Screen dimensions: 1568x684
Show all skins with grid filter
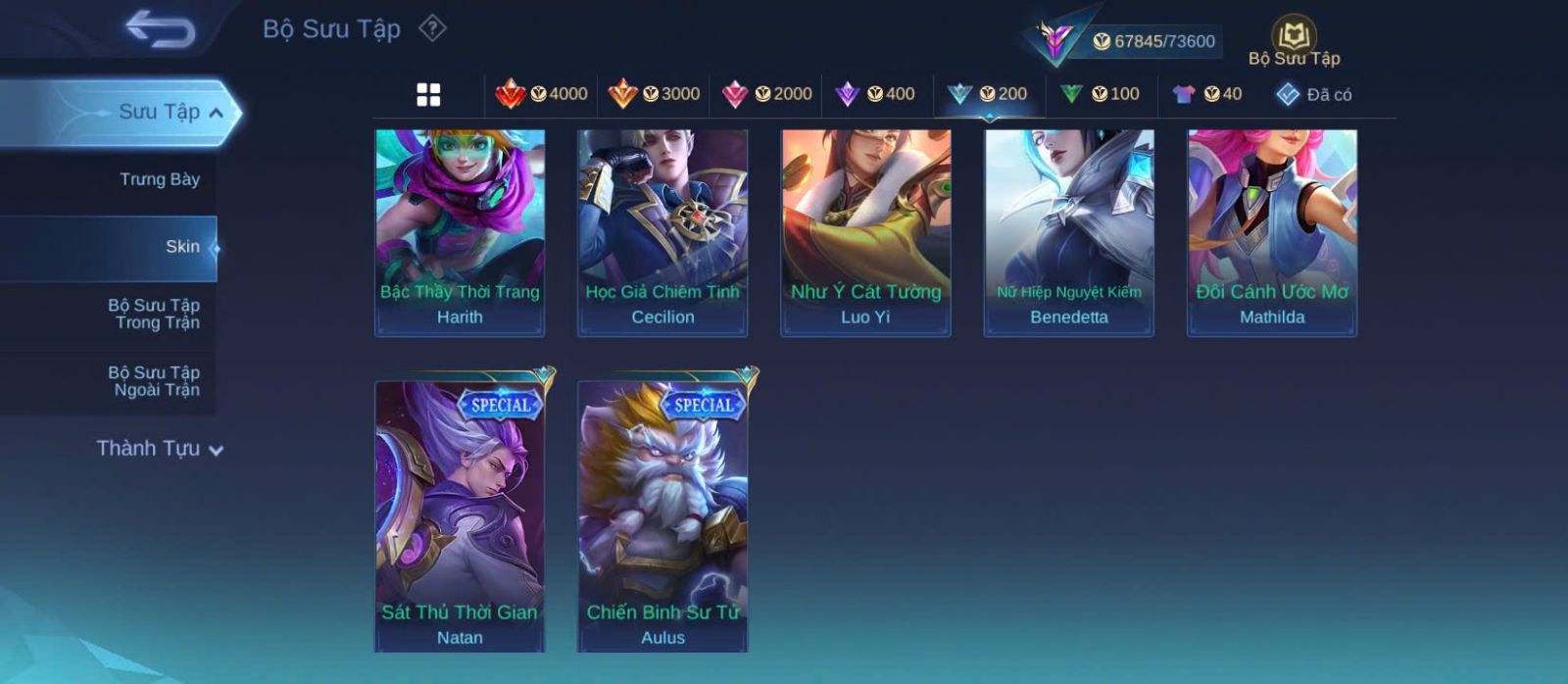[428, 95]
